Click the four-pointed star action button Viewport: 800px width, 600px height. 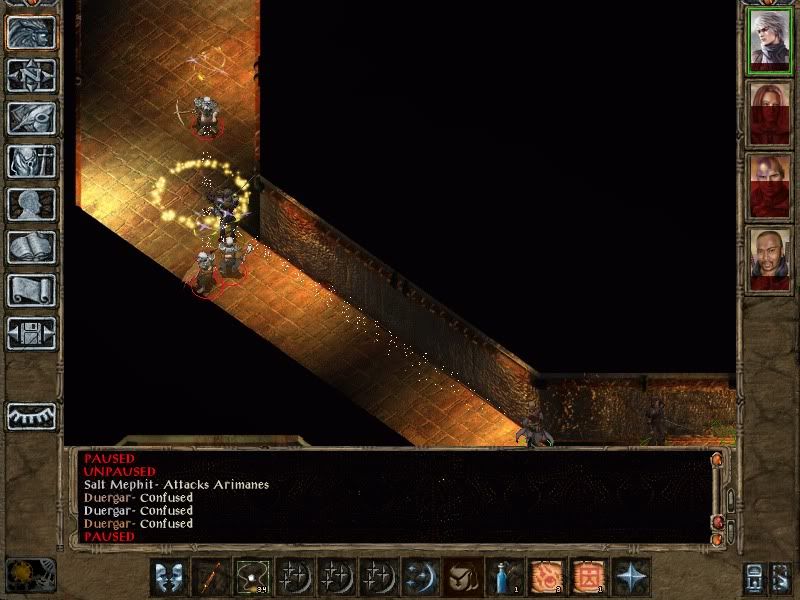632,577
